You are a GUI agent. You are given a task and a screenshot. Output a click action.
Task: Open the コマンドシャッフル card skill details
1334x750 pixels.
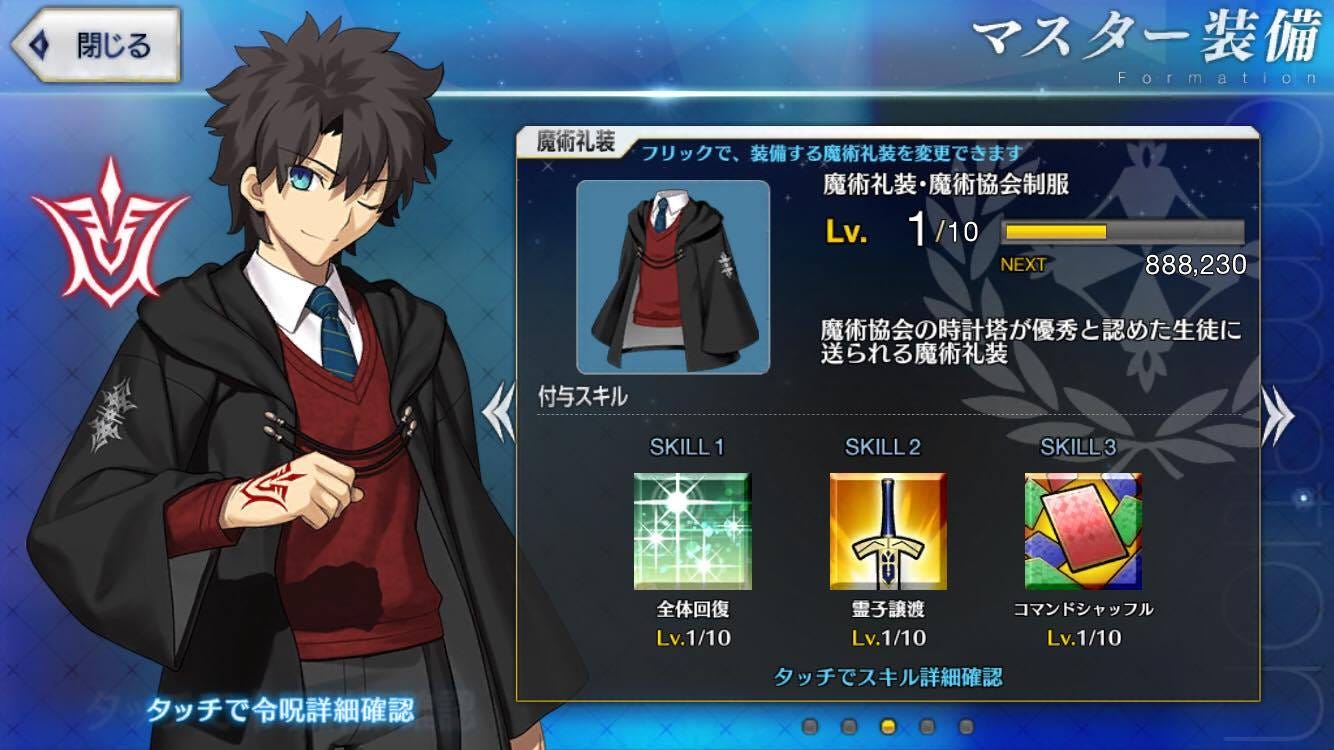pos(1083,531)
